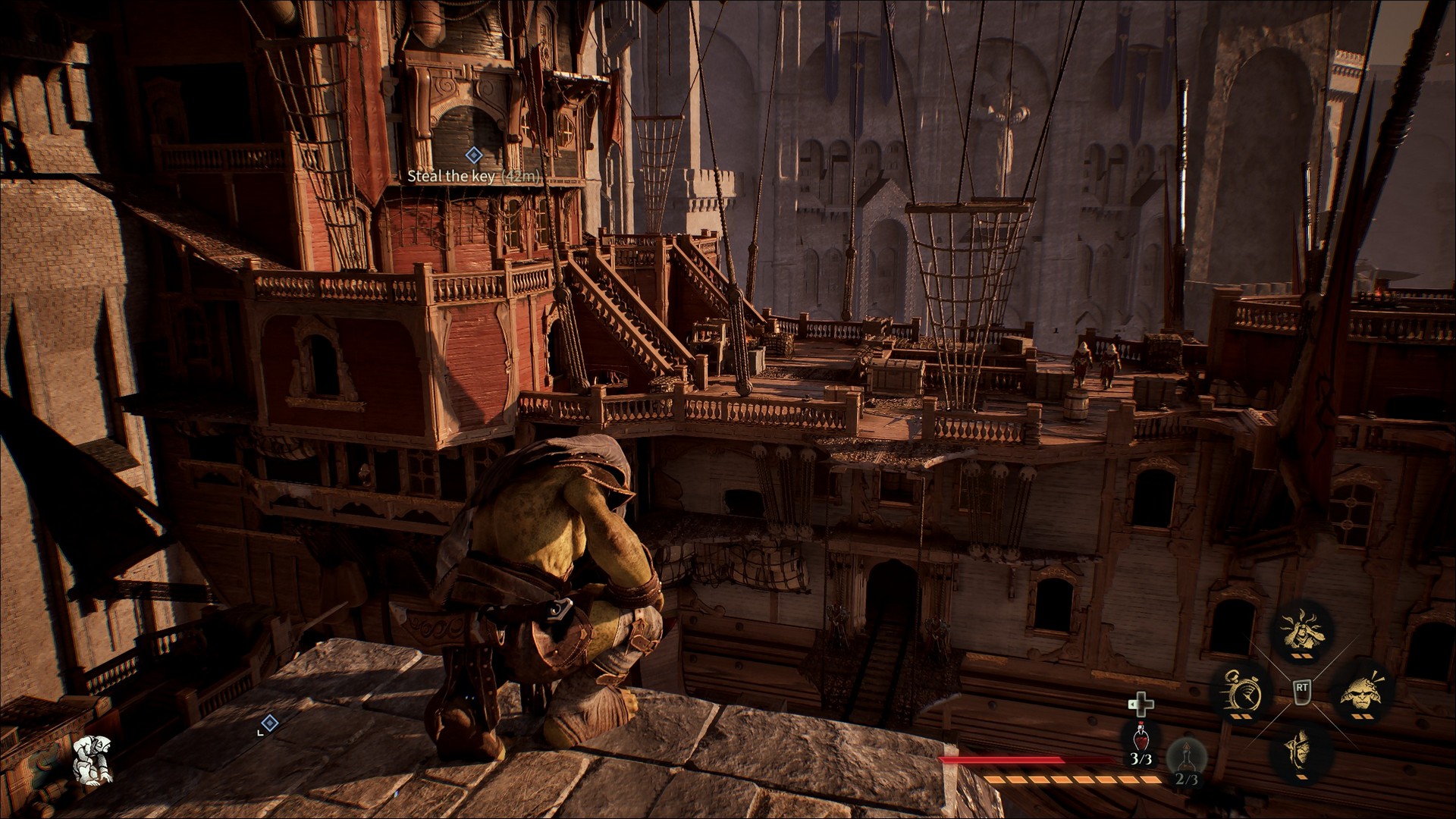Click the small diamond waypoint marker on the ground

[270, 723]
